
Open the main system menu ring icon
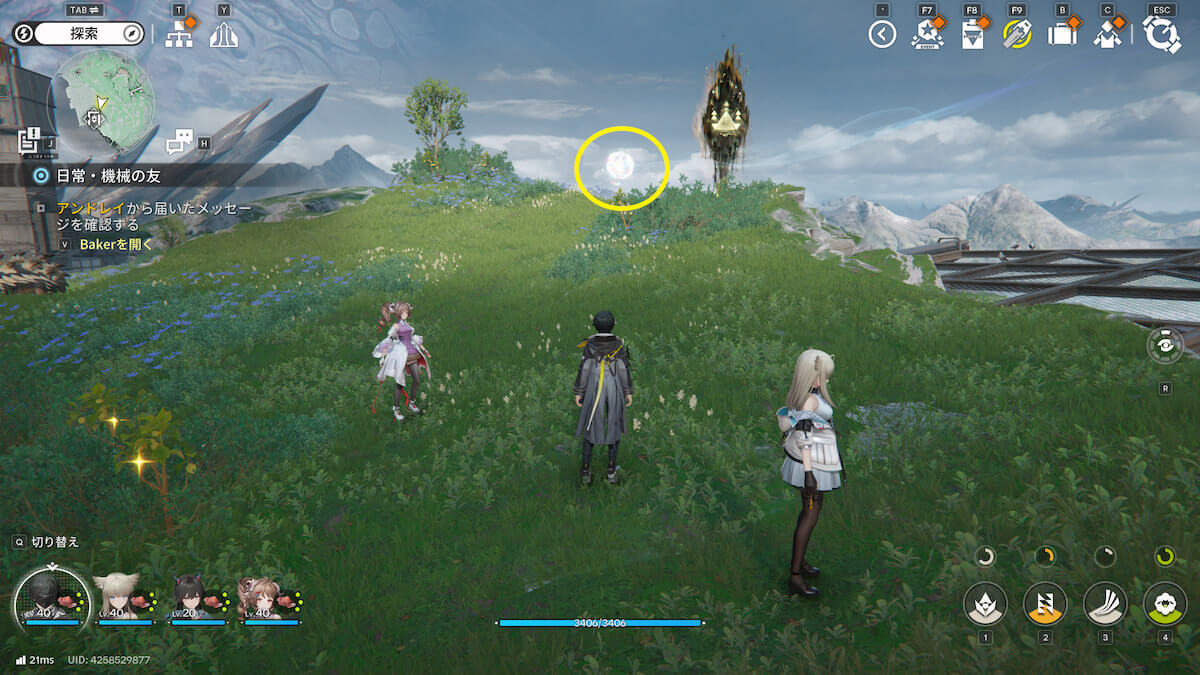pos(1161,35)
